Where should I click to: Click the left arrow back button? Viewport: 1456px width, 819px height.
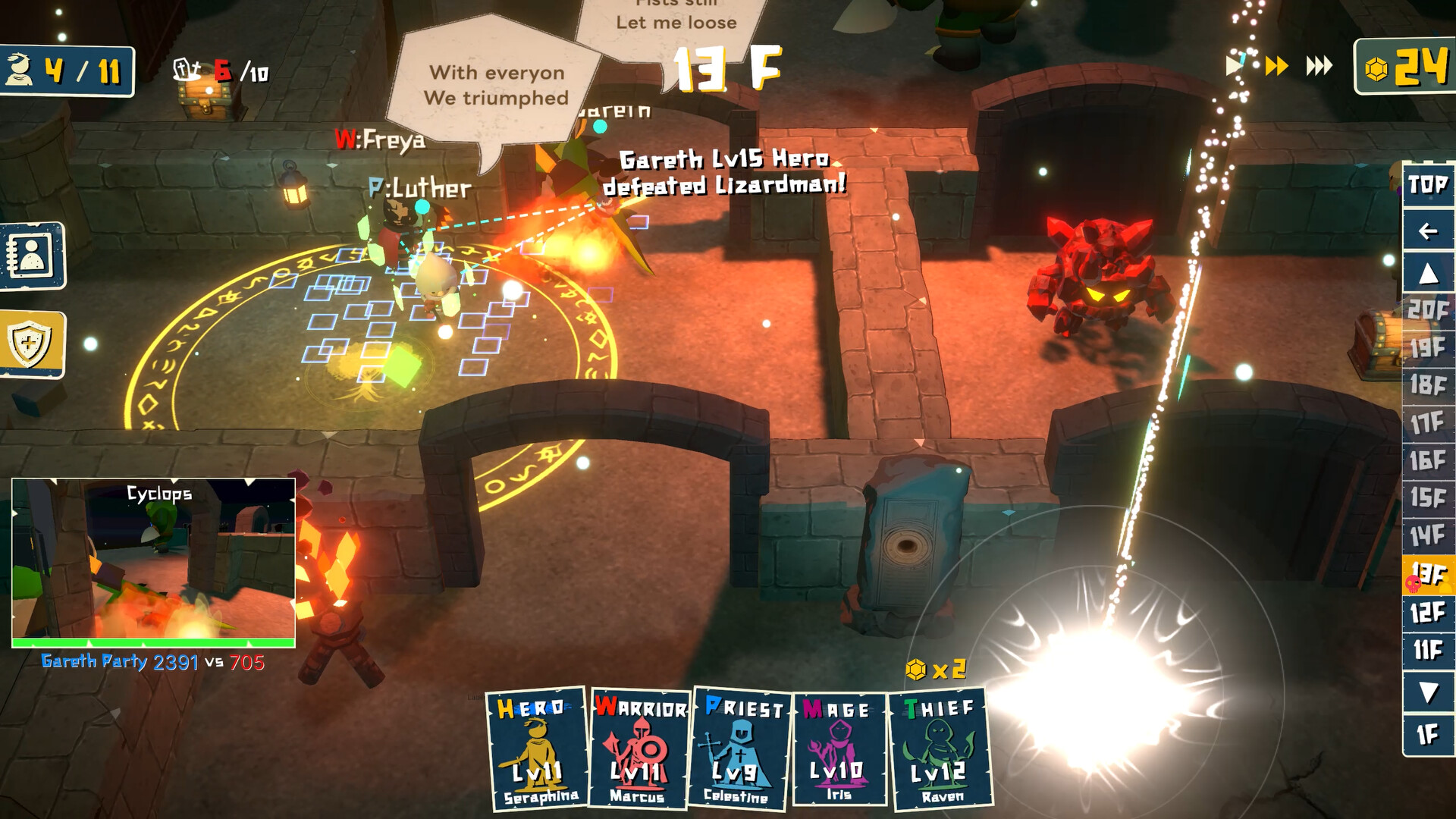(1428, 231)
